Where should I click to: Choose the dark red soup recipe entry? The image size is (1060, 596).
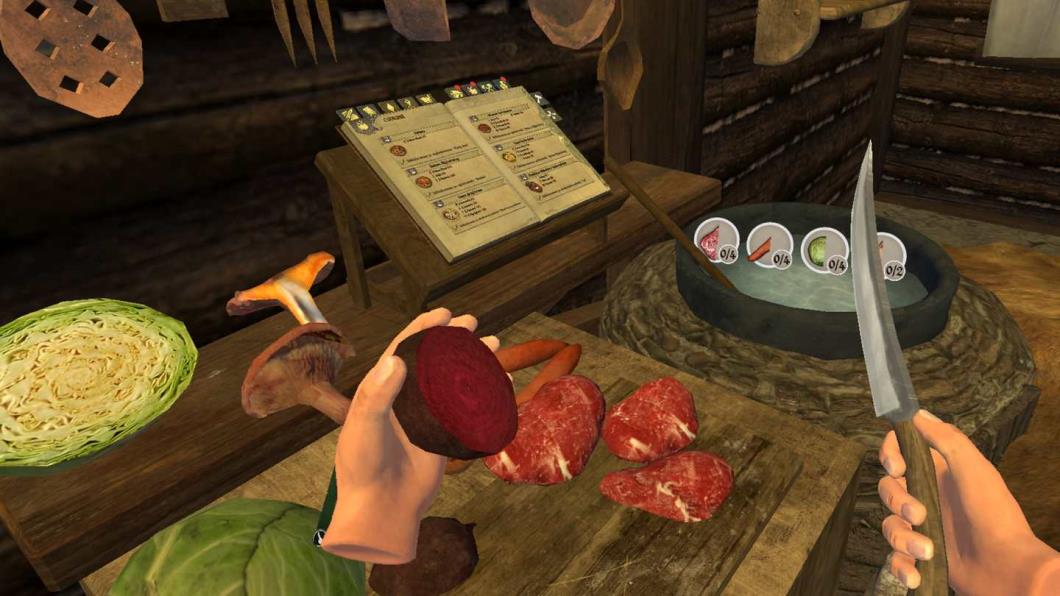(x=534, y=186)
